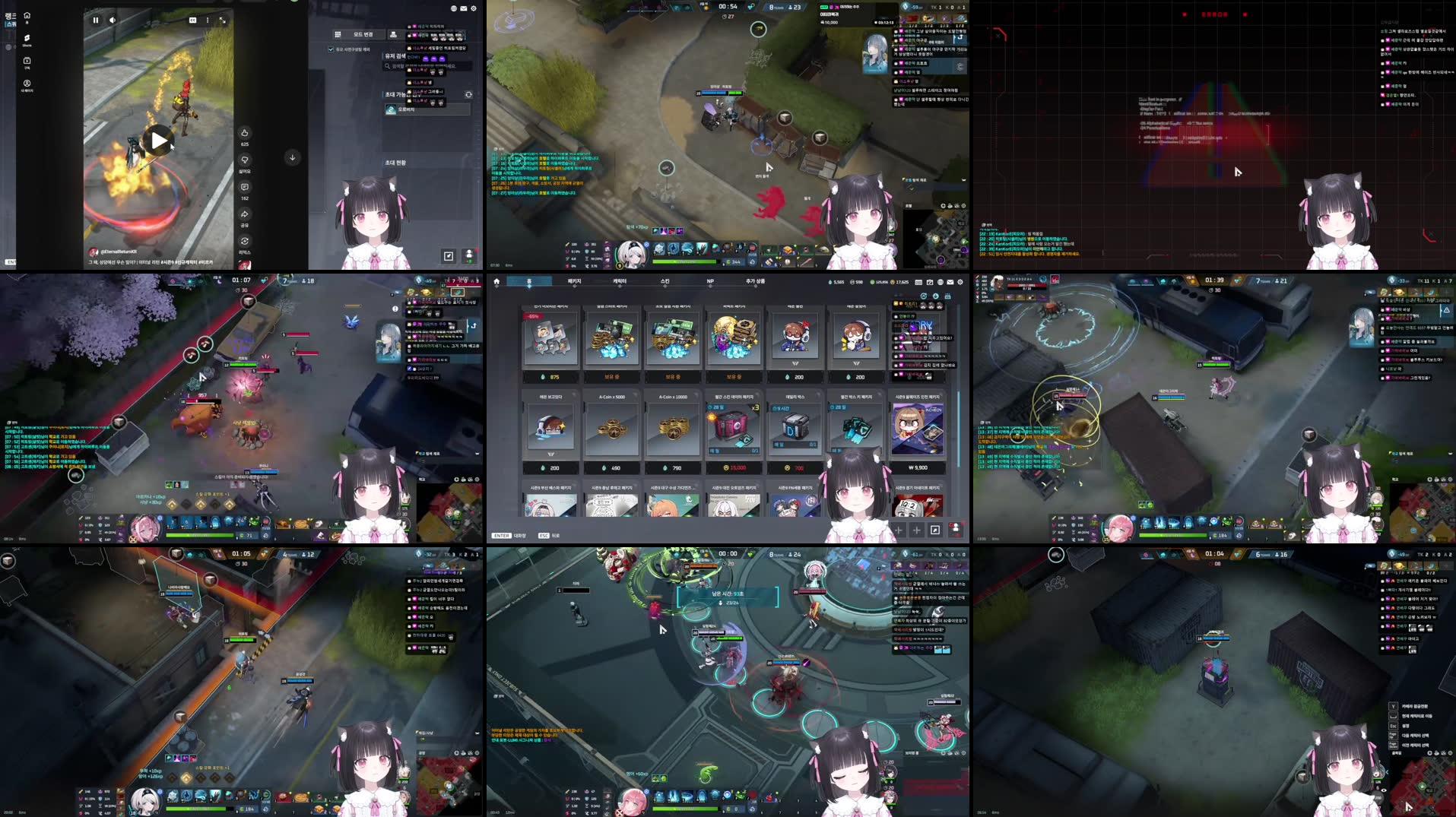
Task: Click inside the 유저 검색 search field
Action: (417, 66)
